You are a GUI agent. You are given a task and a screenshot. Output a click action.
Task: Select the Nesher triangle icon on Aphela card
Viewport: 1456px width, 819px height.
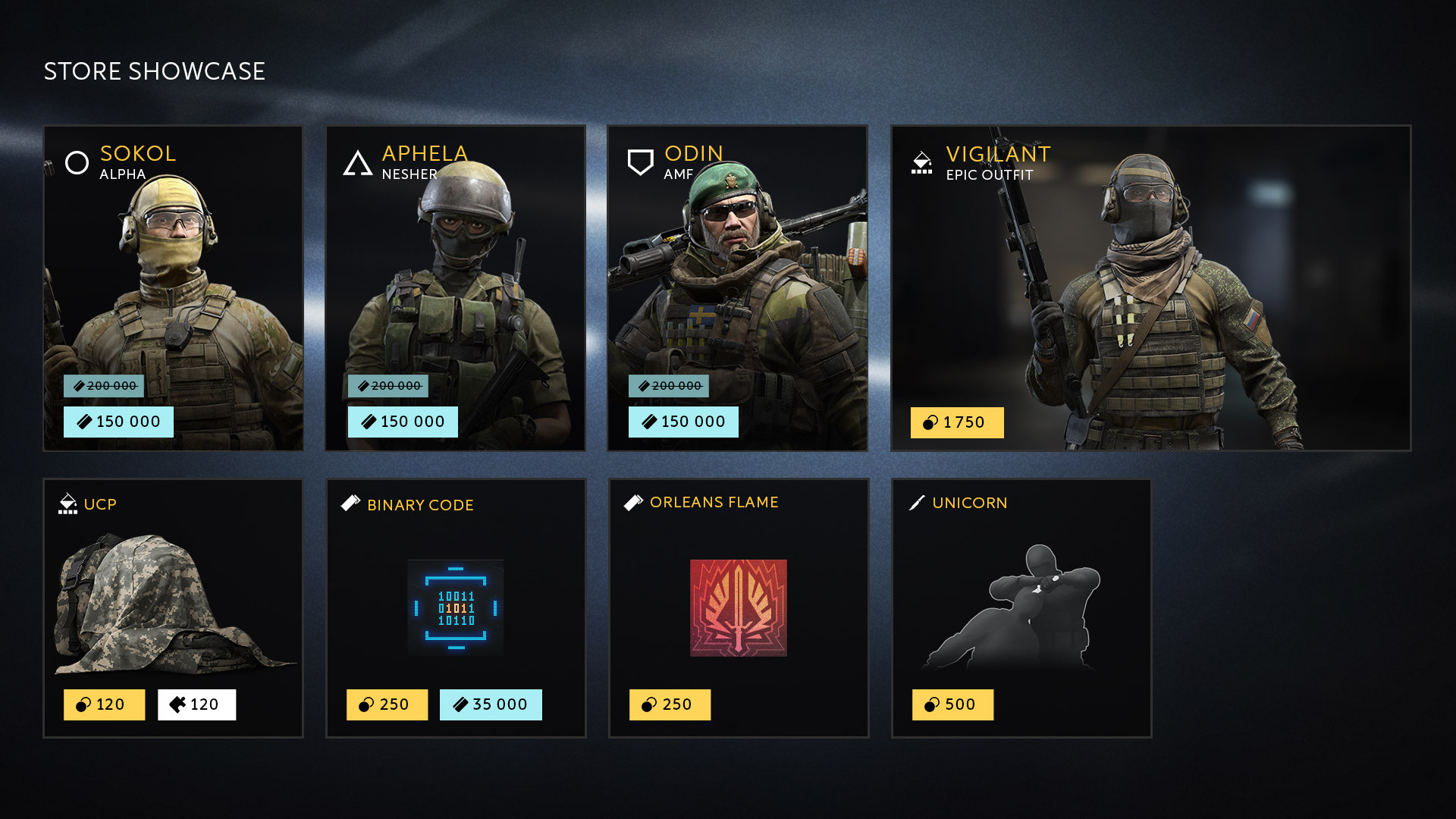(x=356, y=162)
